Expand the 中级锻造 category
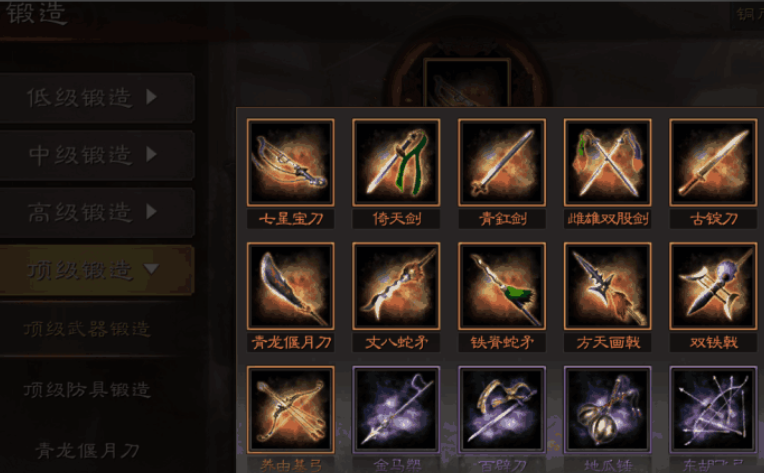This screenshot has width=764, height=473. (x=96, y=155)
